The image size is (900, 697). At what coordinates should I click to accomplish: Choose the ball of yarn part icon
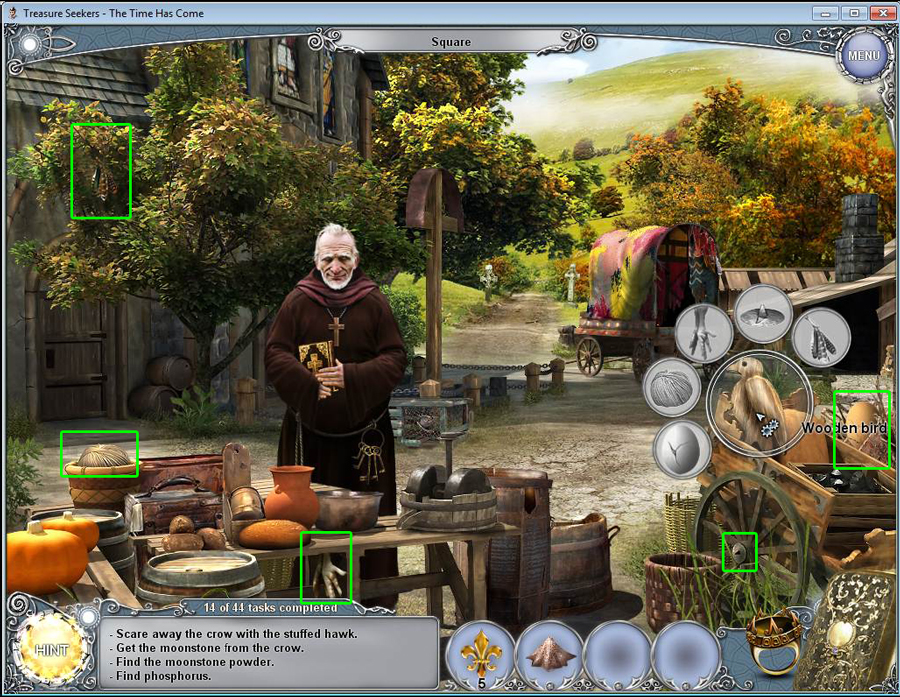click(672, 389)
